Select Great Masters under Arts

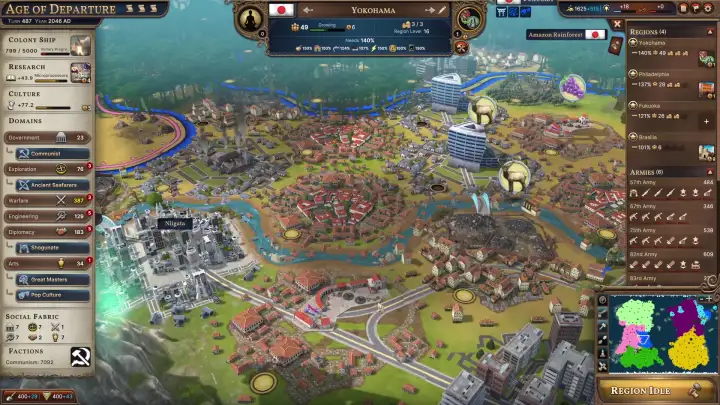52,279
